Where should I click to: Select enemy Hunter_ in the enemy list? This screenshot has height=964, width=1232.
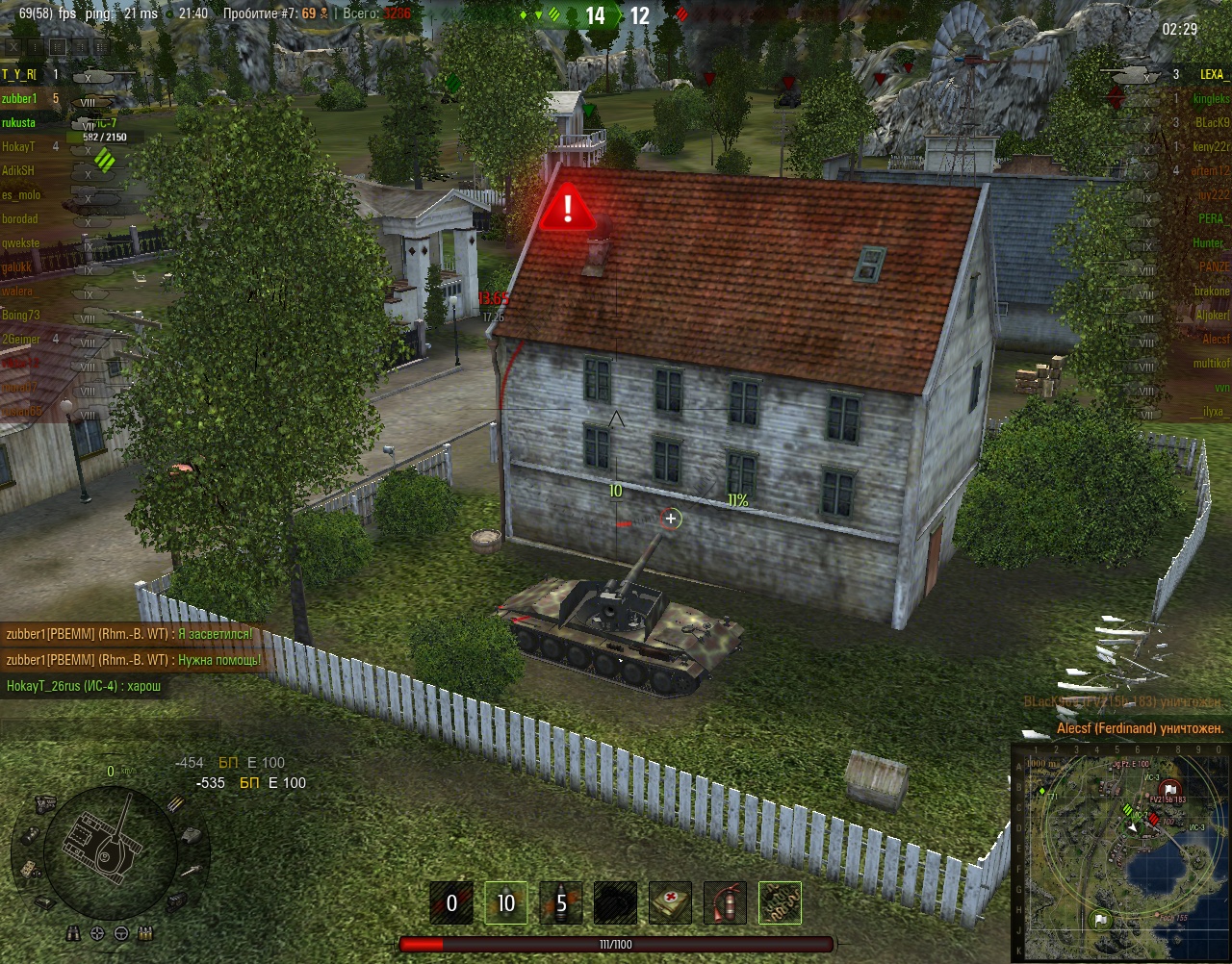(1208, 242)
